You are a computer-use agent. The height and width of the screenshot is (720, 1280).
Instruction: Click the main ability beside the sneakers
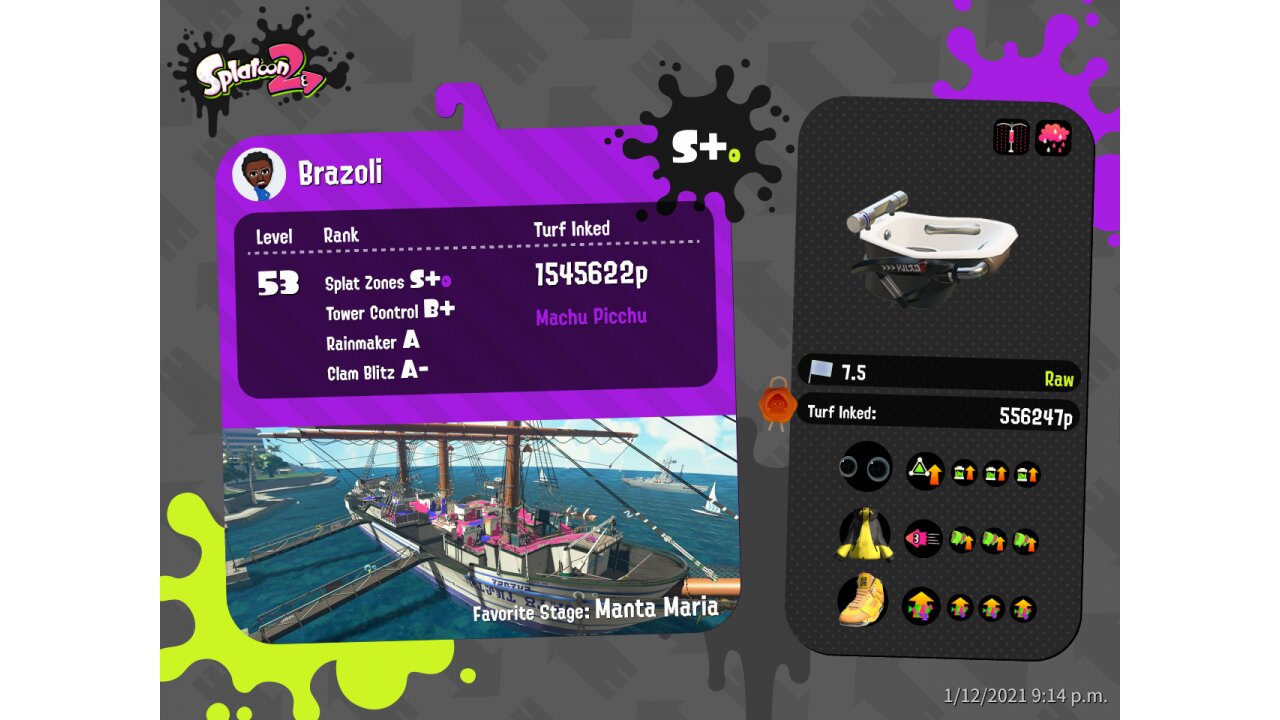(x=921, y=606)
